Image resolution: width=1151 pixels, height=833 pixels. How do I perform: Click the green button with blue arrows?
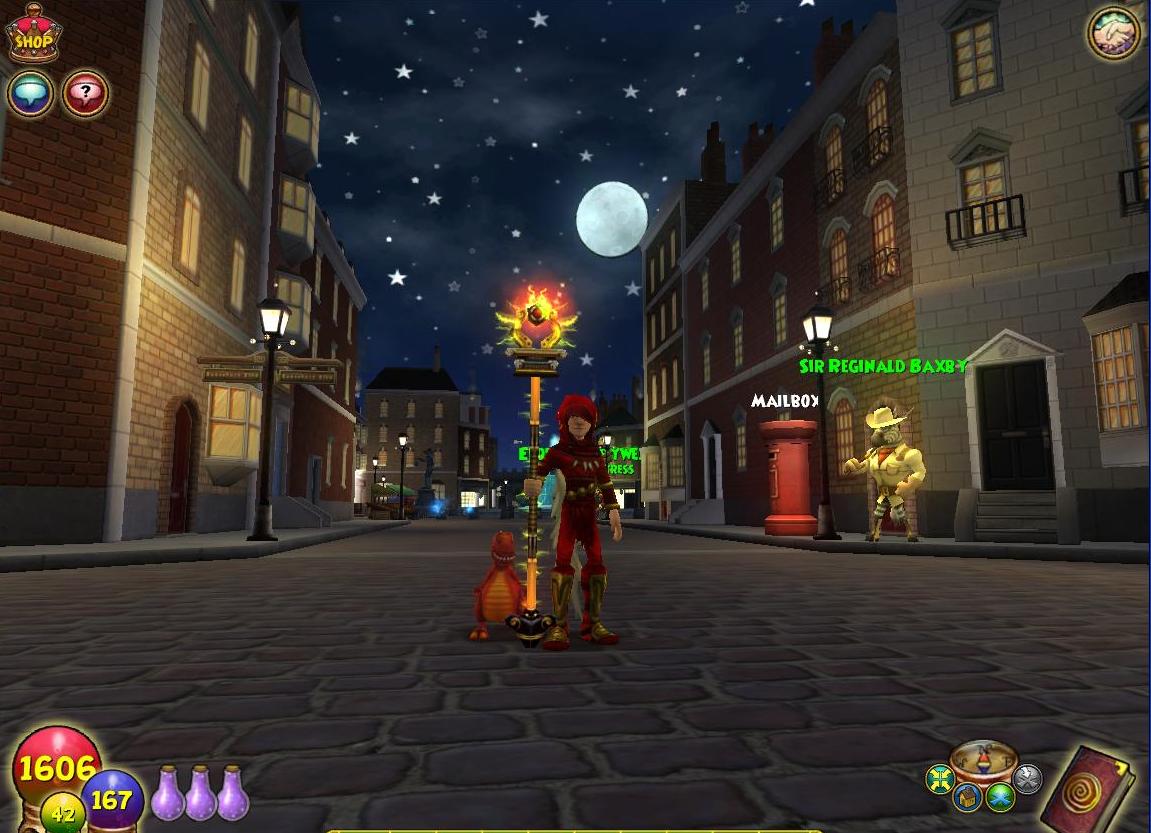pyautogui.click(x=1001, y=797)
